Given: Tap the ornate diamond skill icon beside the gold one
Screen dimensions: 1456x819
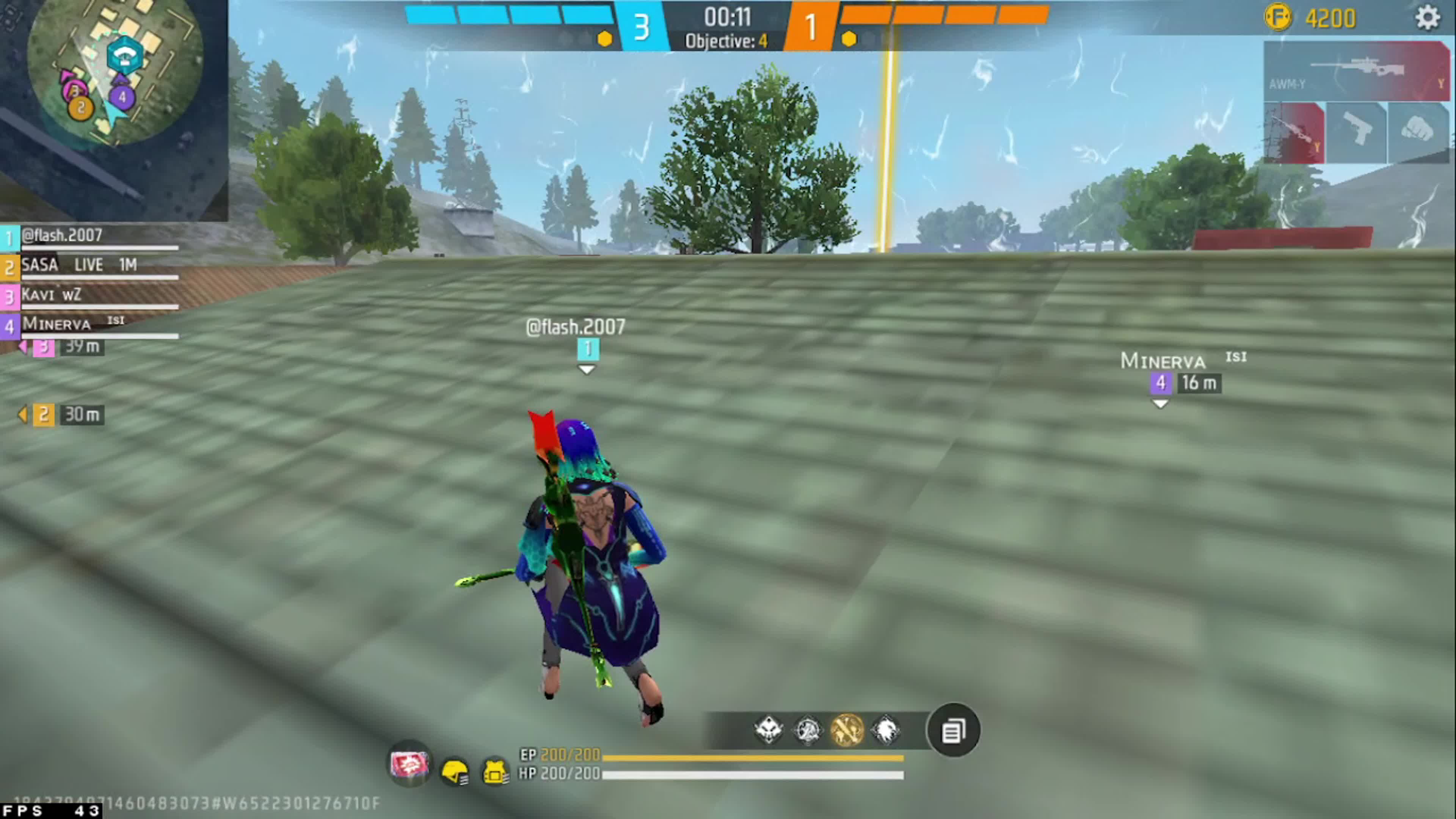Looking at the screenshot, I should click(808, 730).
